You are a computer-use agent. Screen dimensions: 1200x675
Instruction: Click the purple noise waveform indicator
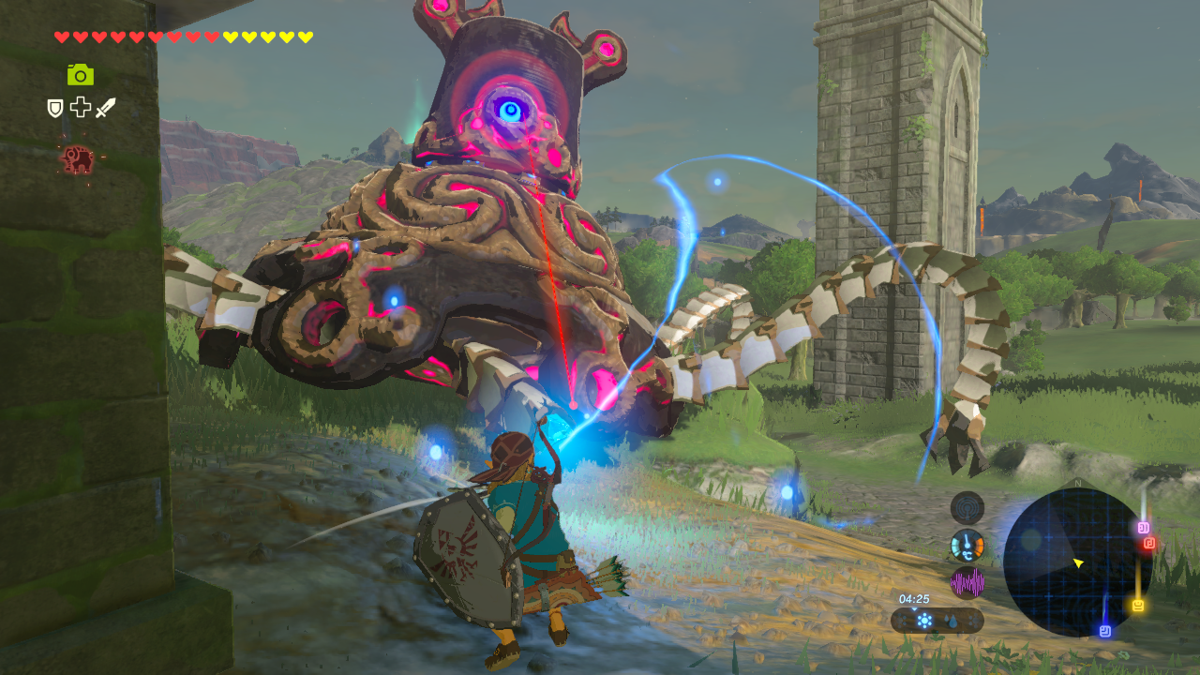[967, 582]
